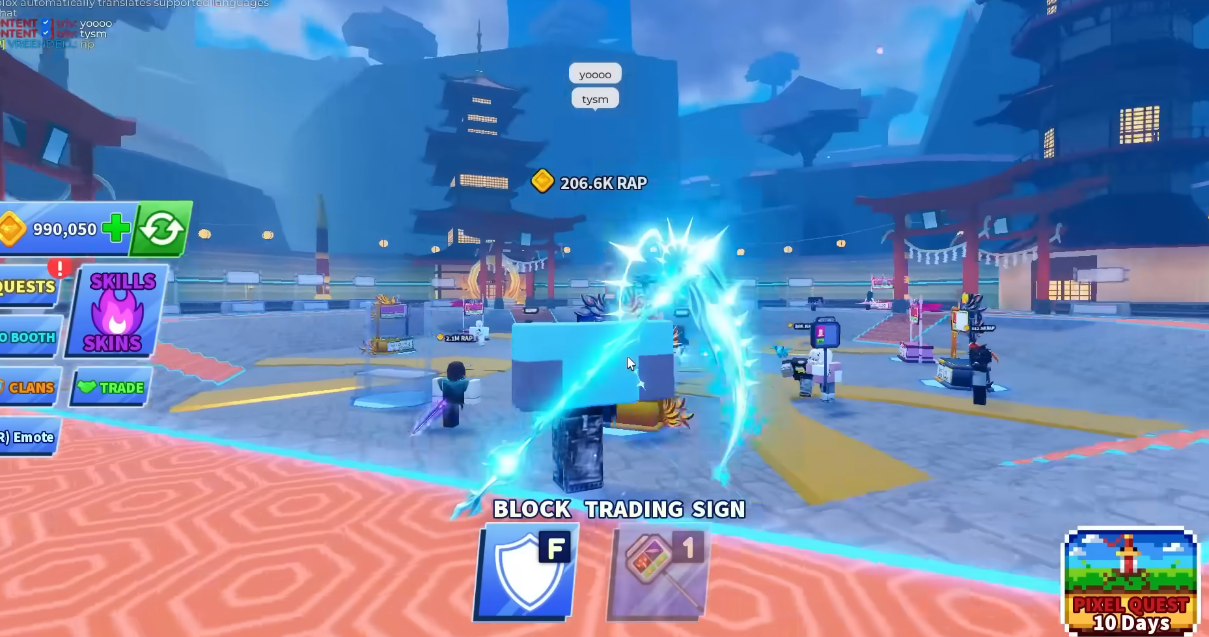Screen dimensions: 1209x637
Task: Click the green refresh arrows button
Action: point(161,229)
